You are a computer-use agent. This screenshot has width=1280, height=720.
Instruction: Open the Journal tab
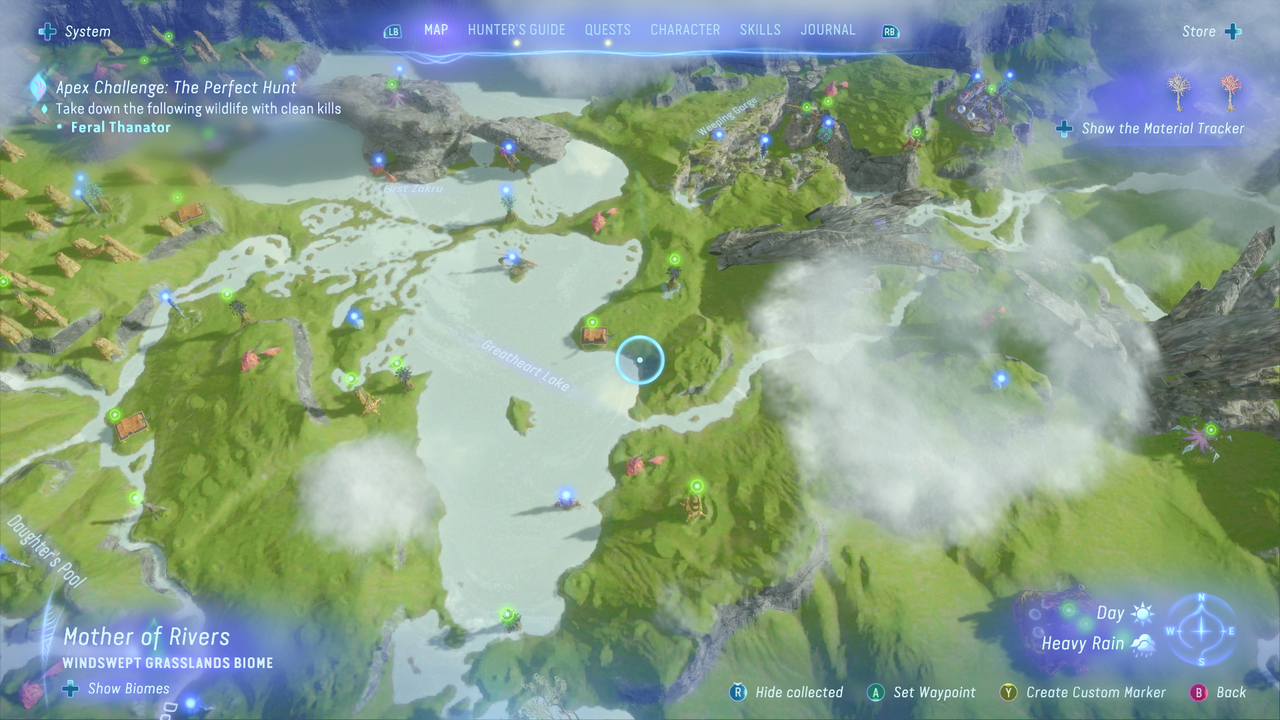click(x=828, y=30)
